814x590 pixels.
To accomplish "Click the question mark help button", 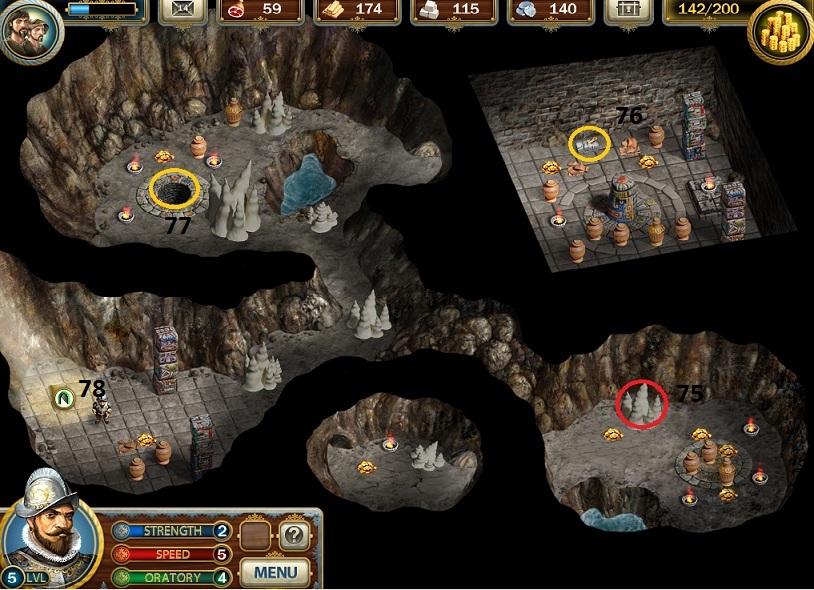I will (x=292, y=534).
